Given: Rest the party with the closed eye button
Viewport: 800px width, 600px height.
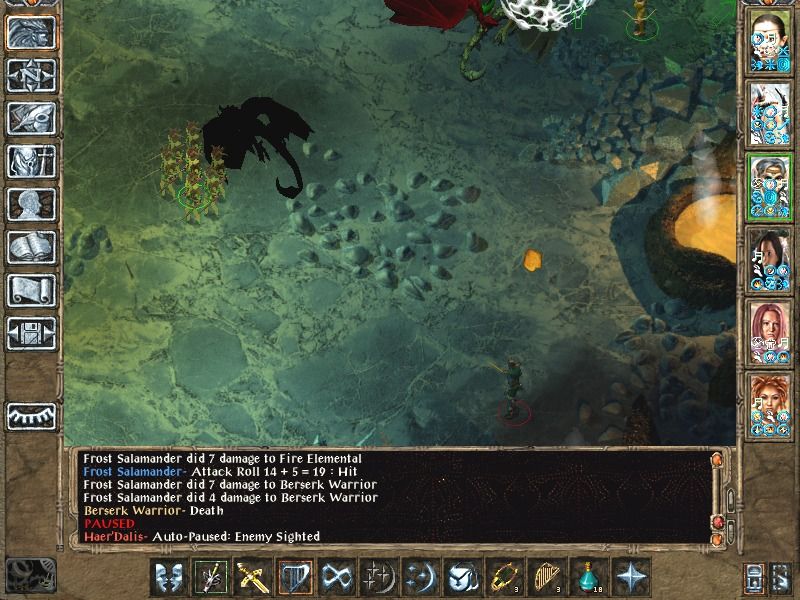Looking at the screenshot, I should coord(31,415).
